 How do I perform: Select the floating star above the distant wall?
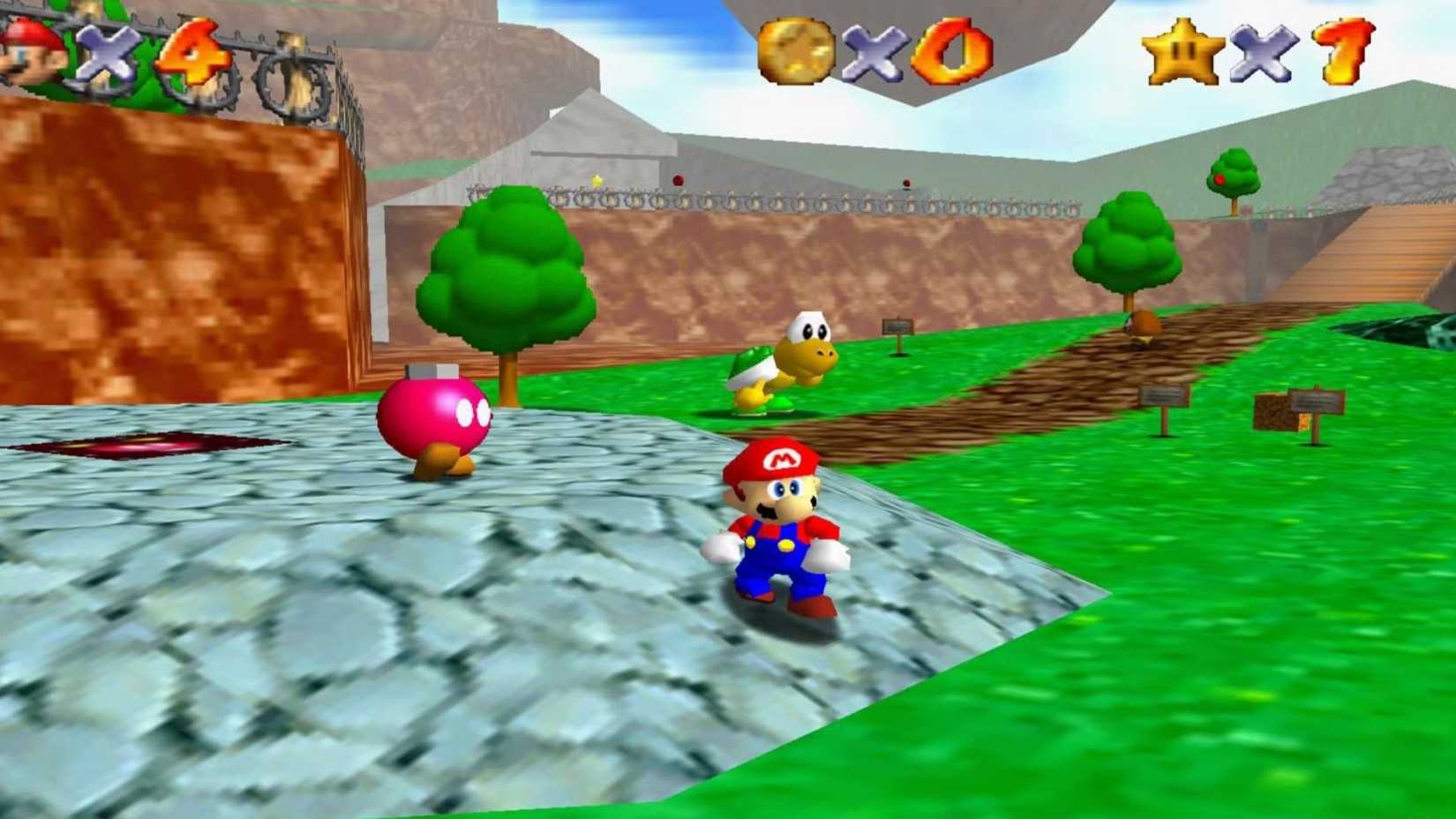pos(596,180)
